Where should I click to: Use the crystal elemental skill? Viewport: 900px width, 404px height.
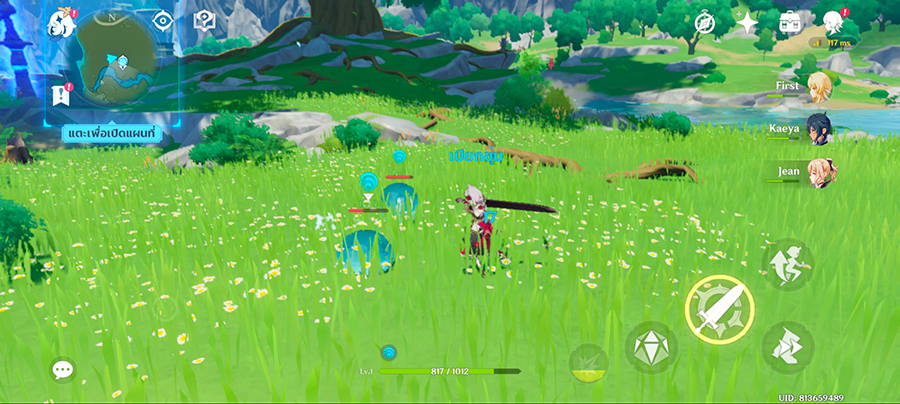pos(651,348)
